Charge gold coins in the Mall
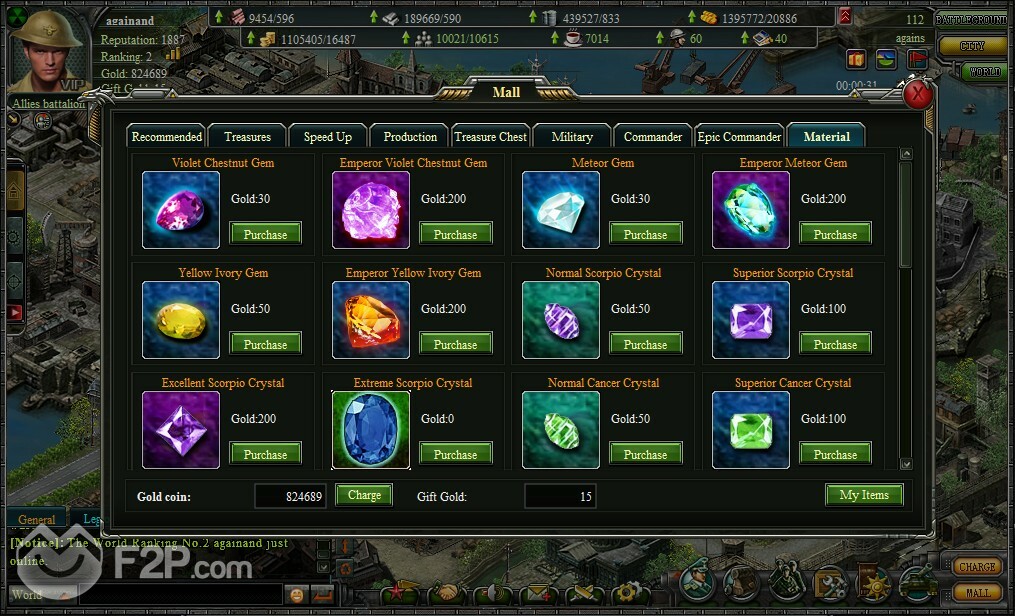This screenshot has height=616, width=1015. point(364,495)
